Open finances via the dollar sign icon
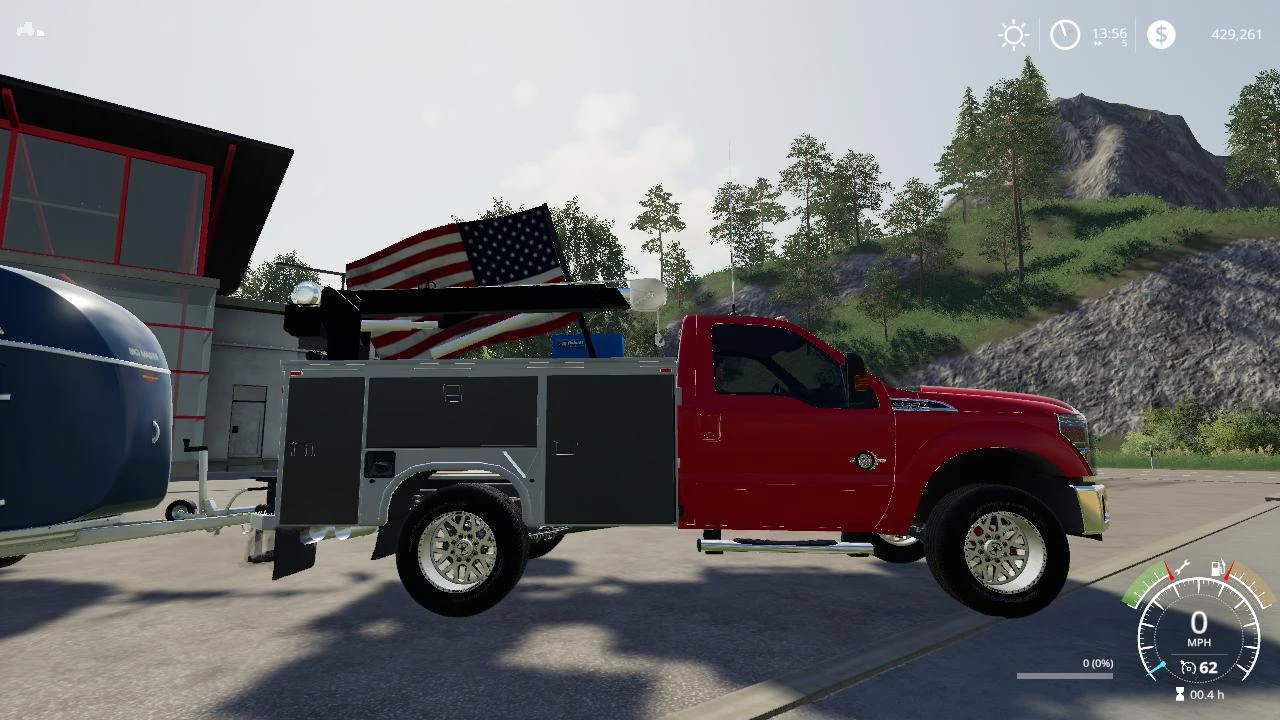 [x=1161, y=35]
